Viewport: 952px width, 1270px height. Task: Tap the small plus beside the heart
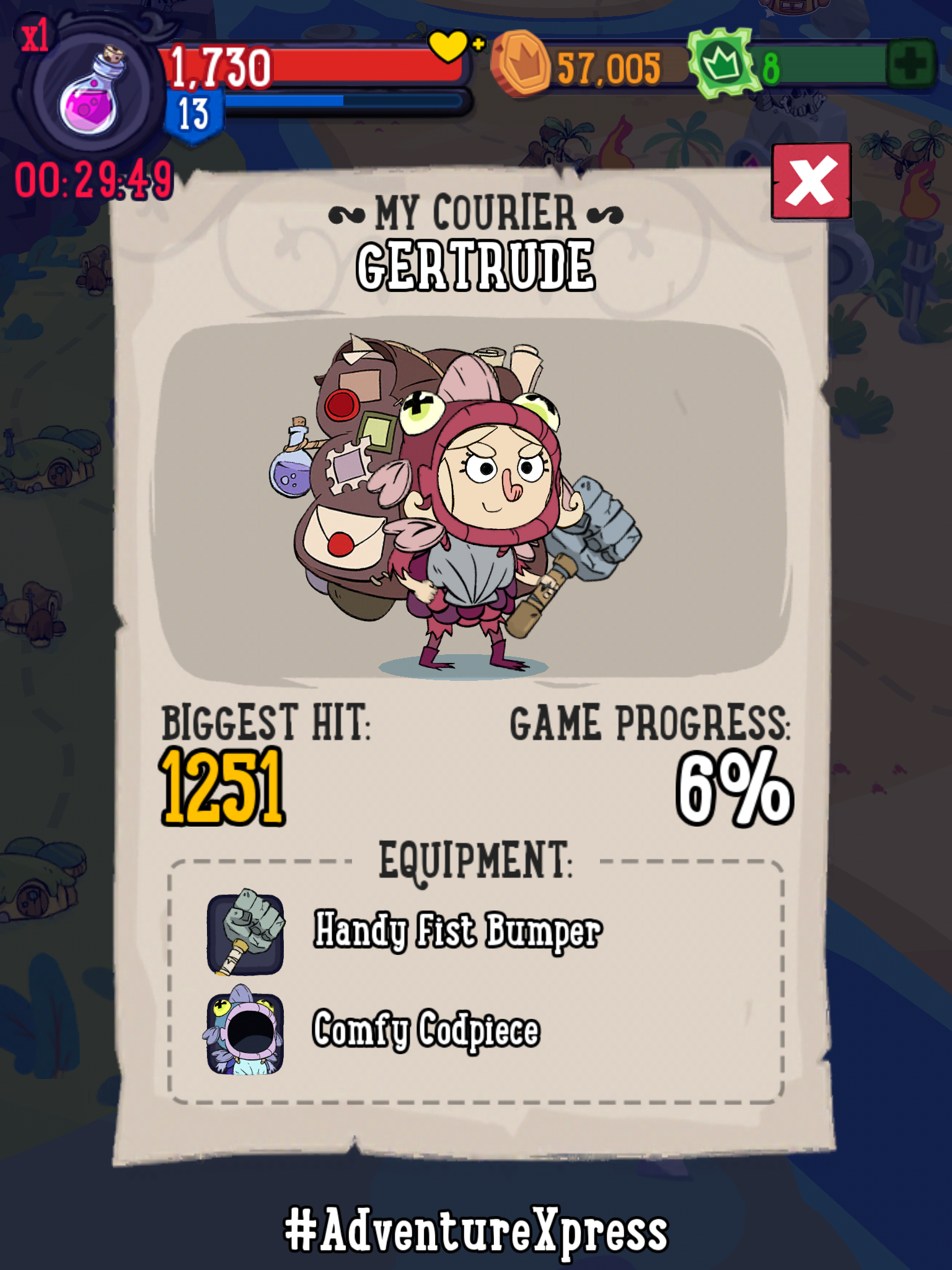tap(477, 45)
